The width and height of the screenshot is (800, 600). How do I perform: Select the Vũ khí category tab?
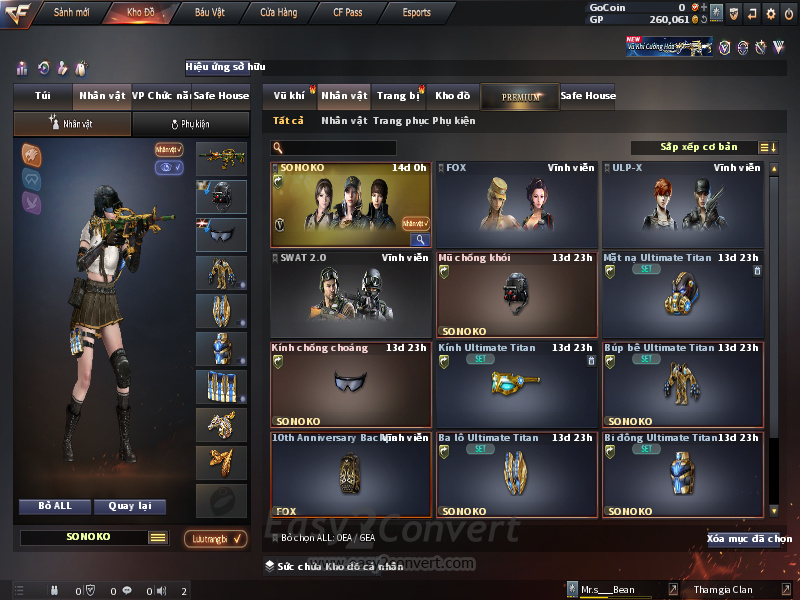point(290,96)
